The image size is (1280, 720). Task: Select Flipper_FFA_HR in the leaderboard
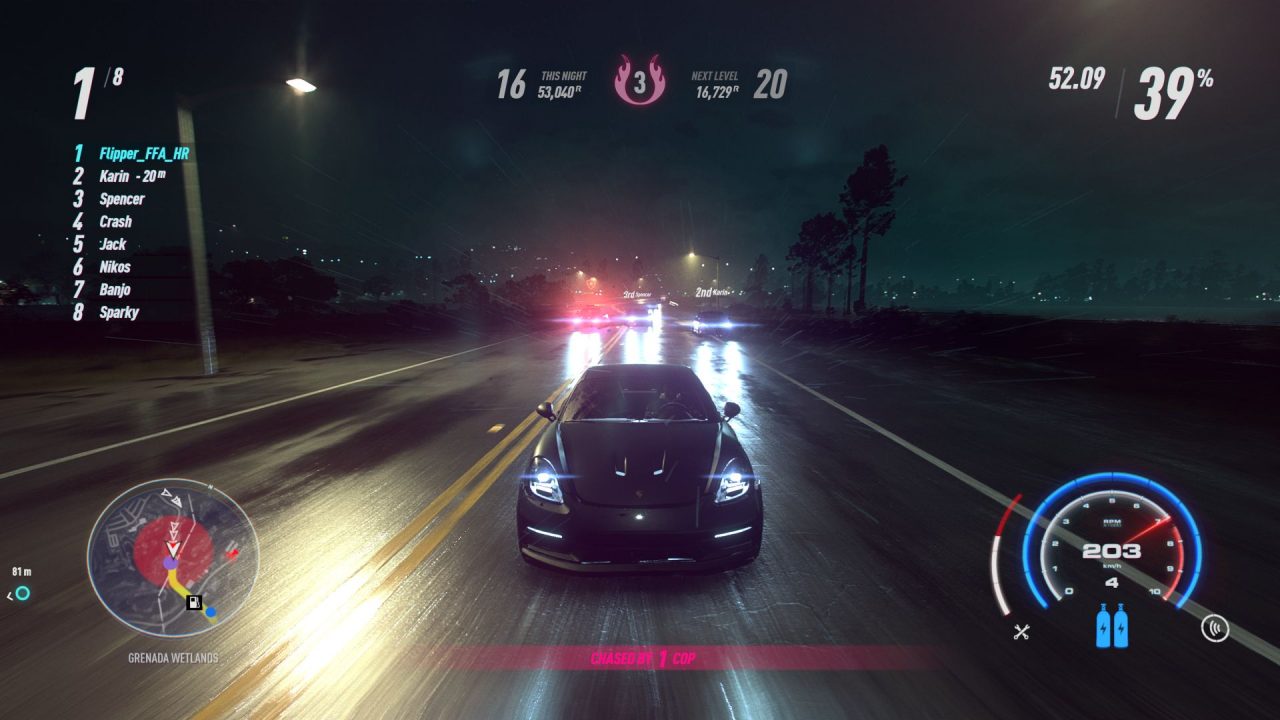click(x=143, y=154)
